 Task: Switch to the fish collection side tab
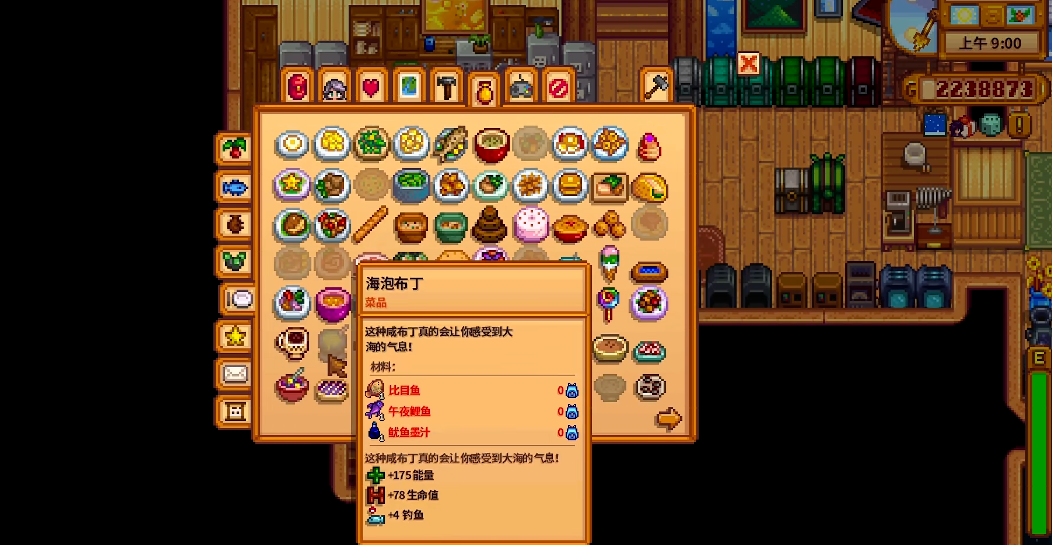[235, 187]
